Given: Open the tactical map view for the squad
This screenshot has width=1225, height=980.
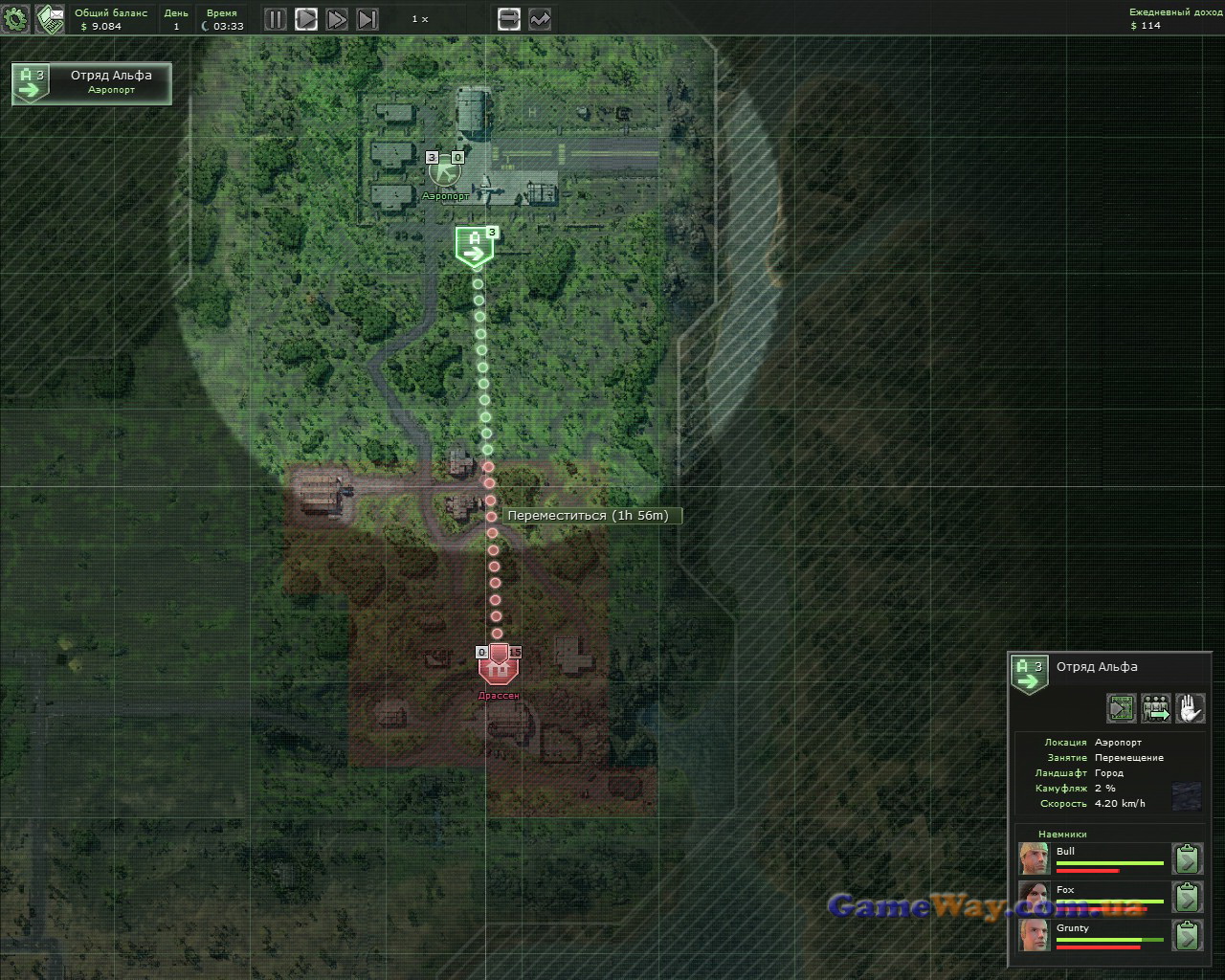Looking at the screenshot, I should pos(1122,708).
